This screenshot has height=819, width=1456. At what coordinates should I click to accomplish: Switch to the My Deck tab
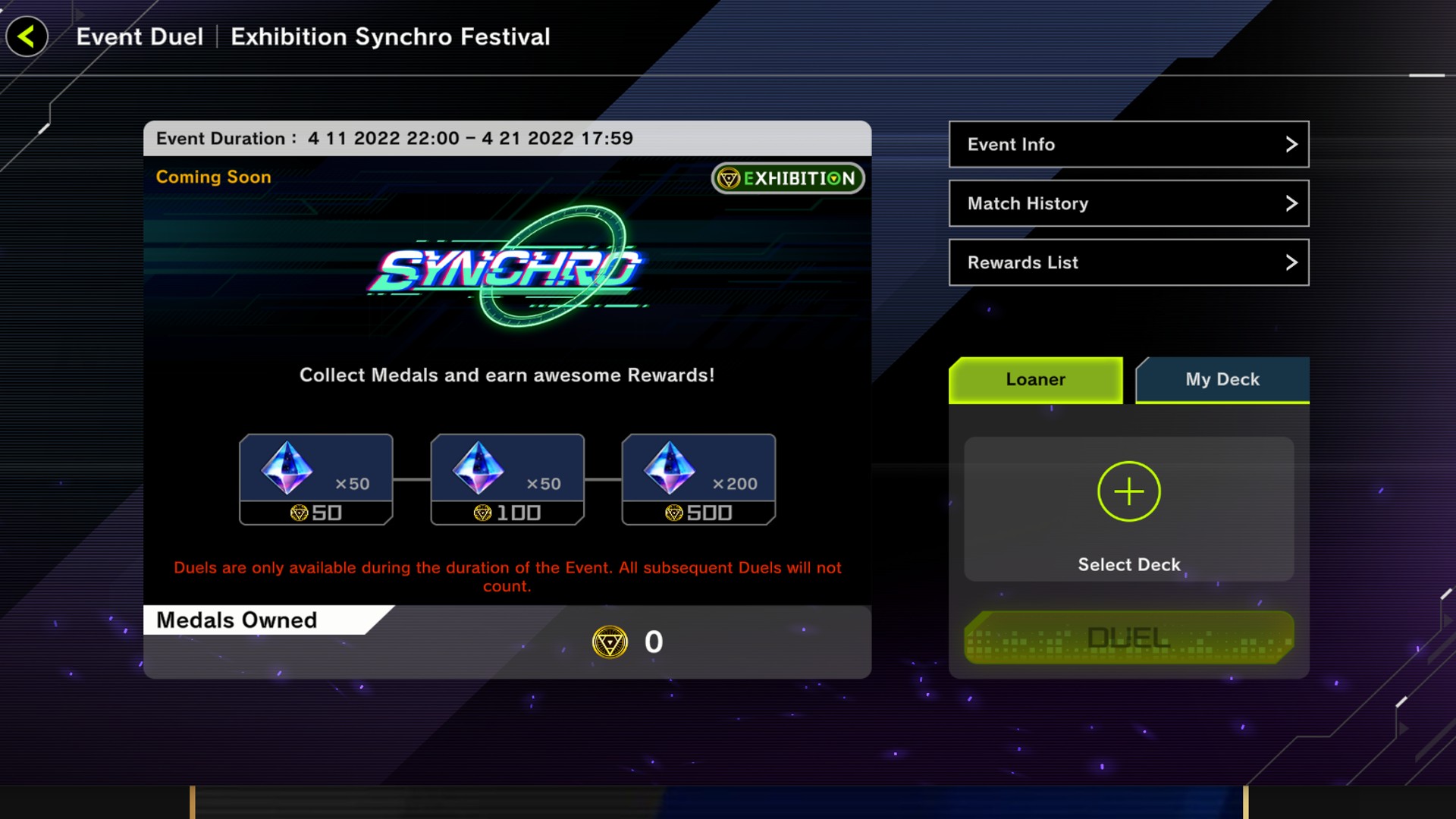tap(1222, 380)
